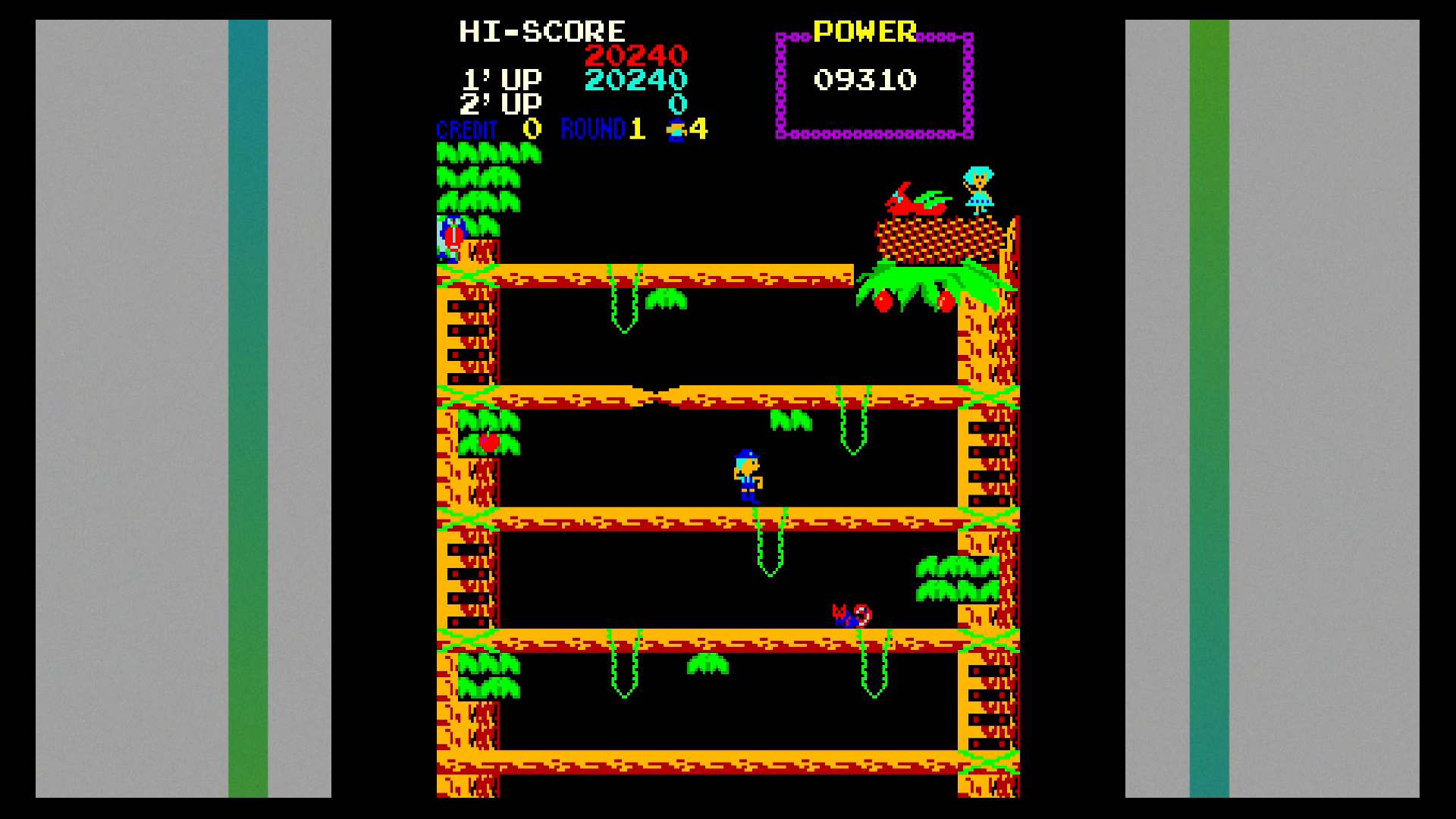Select the girl sprite at top right

coord(980,190)
